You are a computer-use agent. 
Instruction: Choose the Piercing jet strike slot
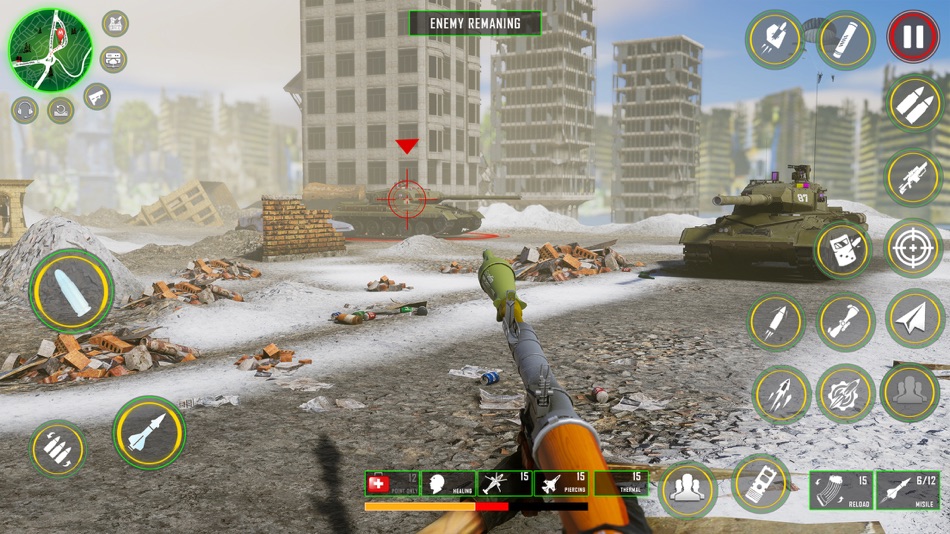[x=561, y=484]
